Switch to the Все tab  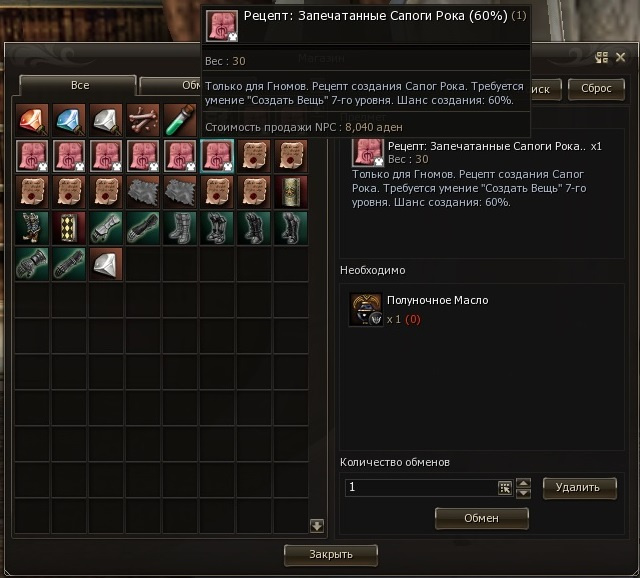[x=78, y=85]
